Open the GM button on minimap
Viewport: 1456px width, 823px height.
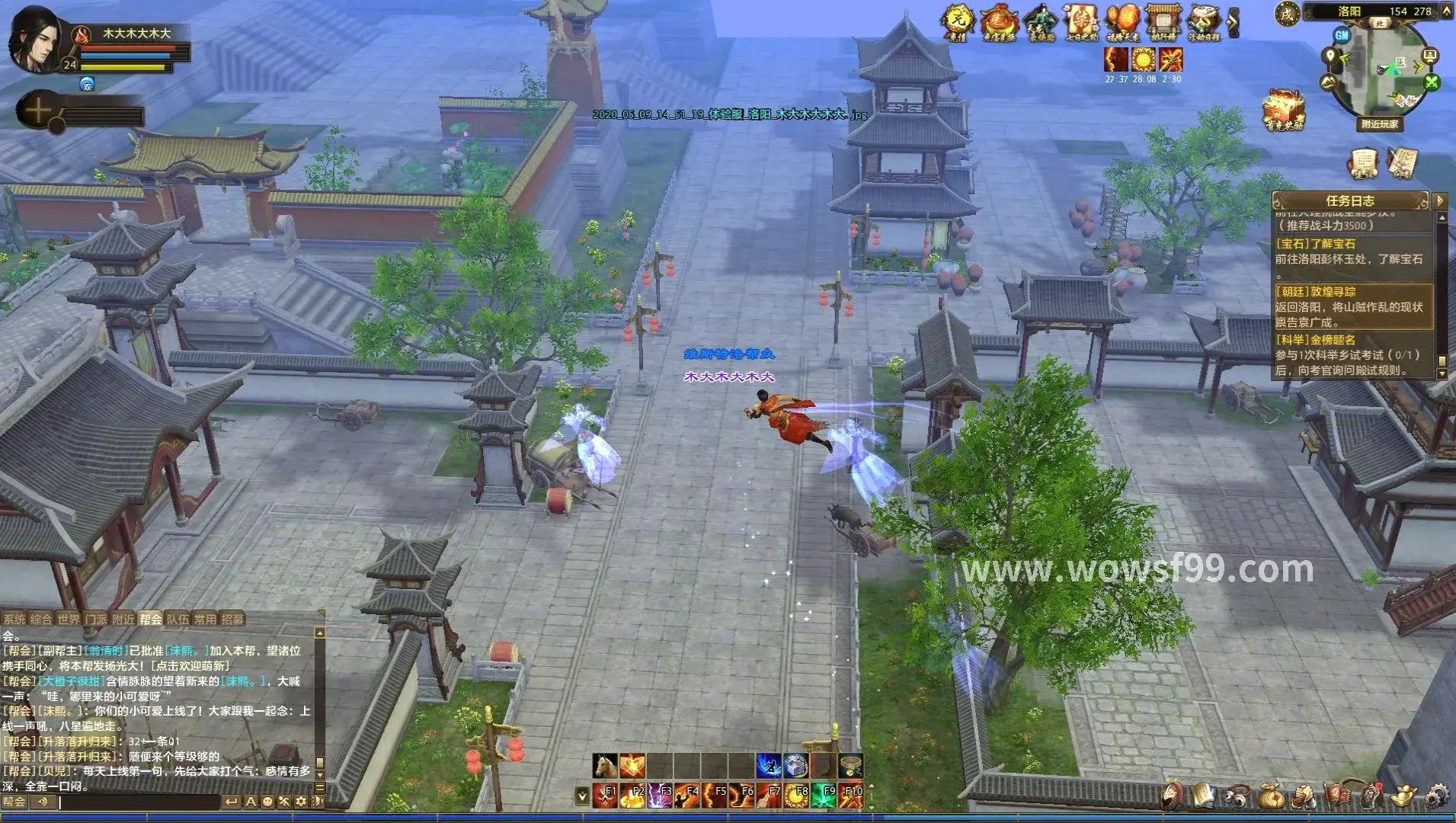pos(1342,35)
